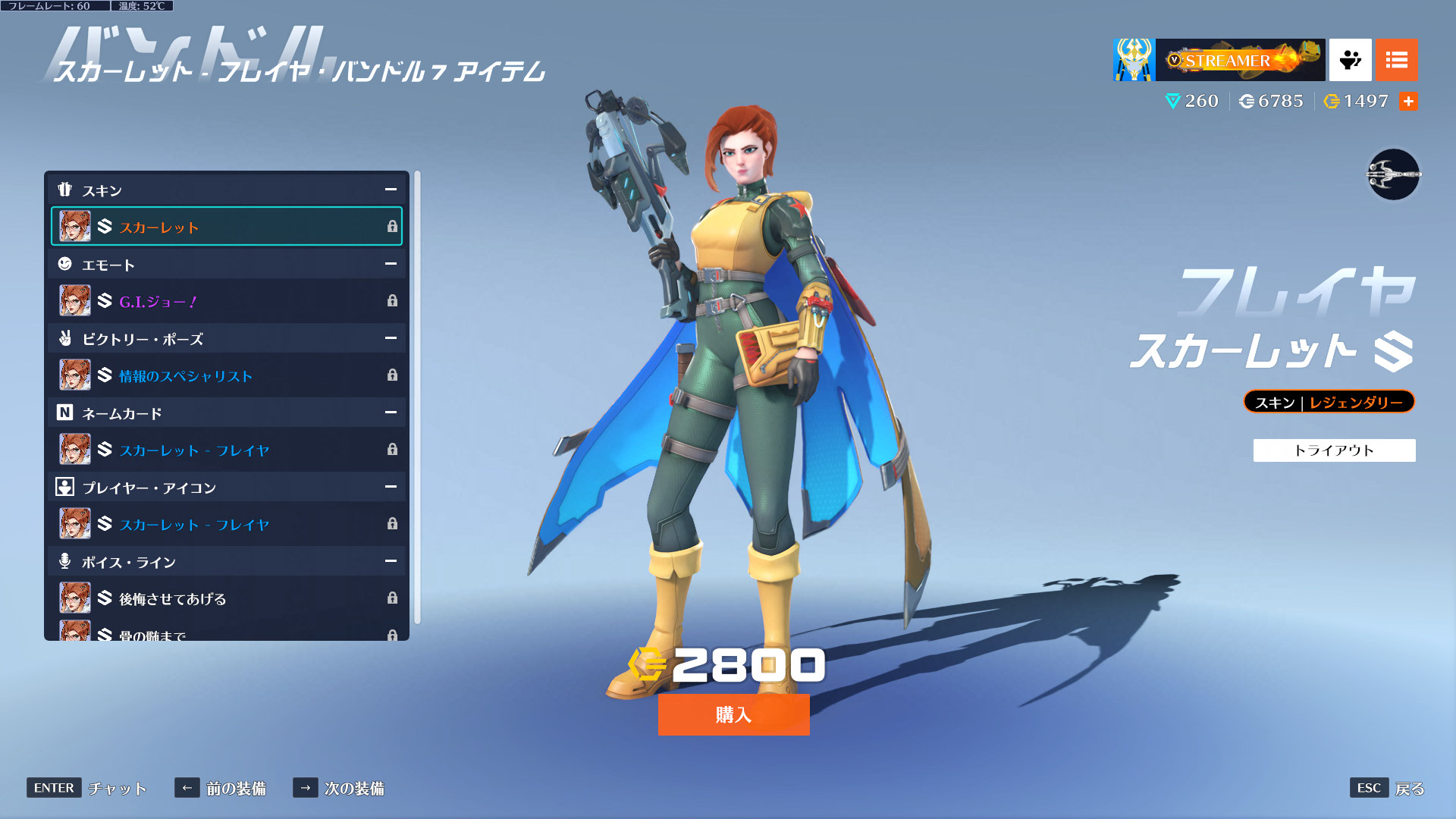Open the orange list menu button
1456x819 pixels.
1396,60
